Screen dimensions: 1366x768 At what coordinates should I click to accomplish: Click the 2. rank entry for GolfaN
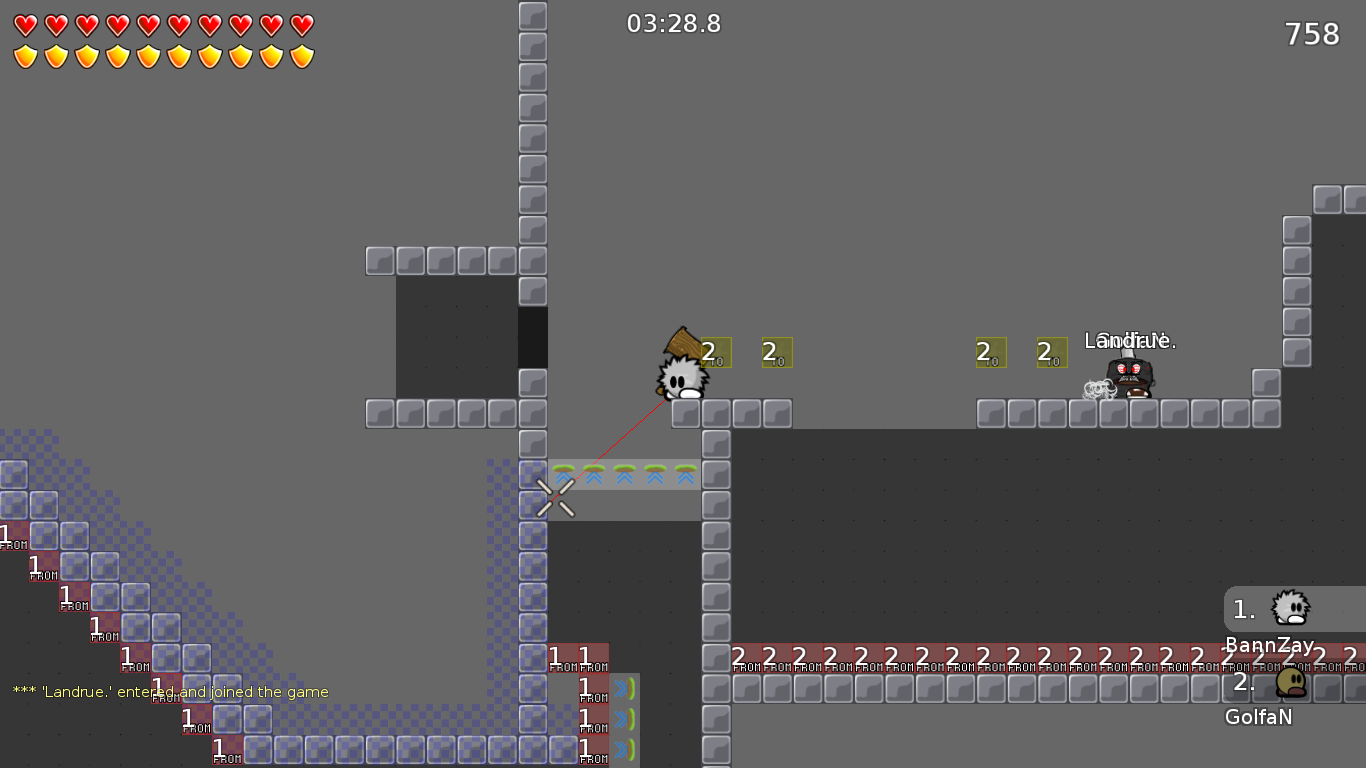tap(1243, 680)
